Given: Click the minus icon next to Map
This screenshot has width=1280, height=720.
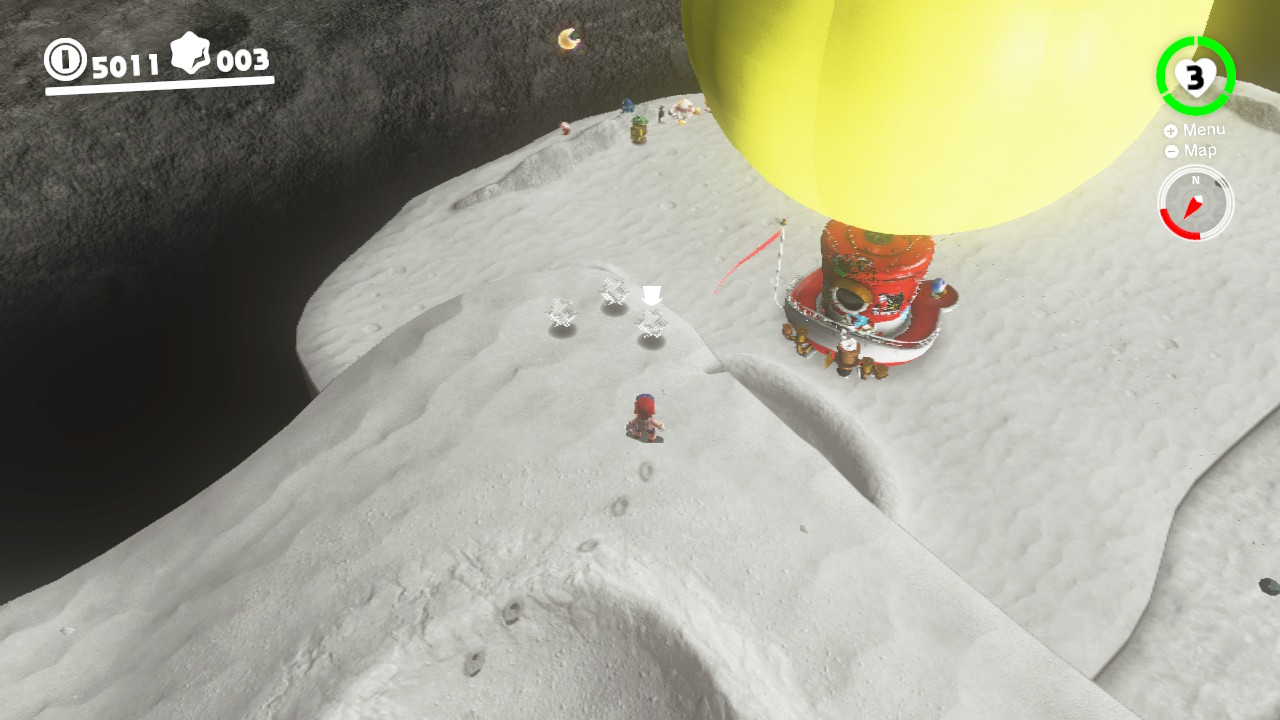Looking at the screenshot, I should pyautogui.click(x=1171, y=151).
